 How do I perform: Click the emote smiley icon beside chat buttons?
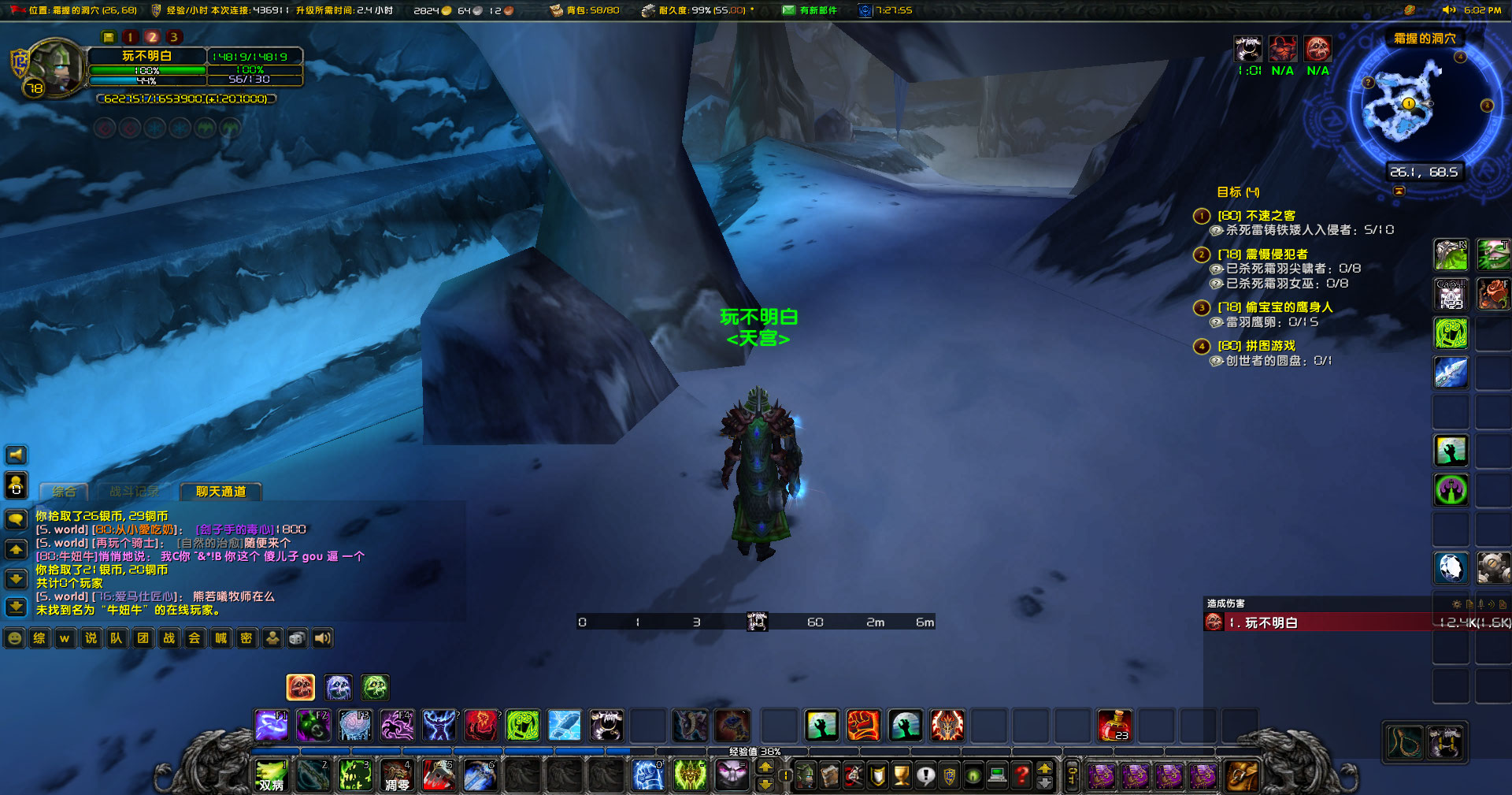tap(14, 638)
